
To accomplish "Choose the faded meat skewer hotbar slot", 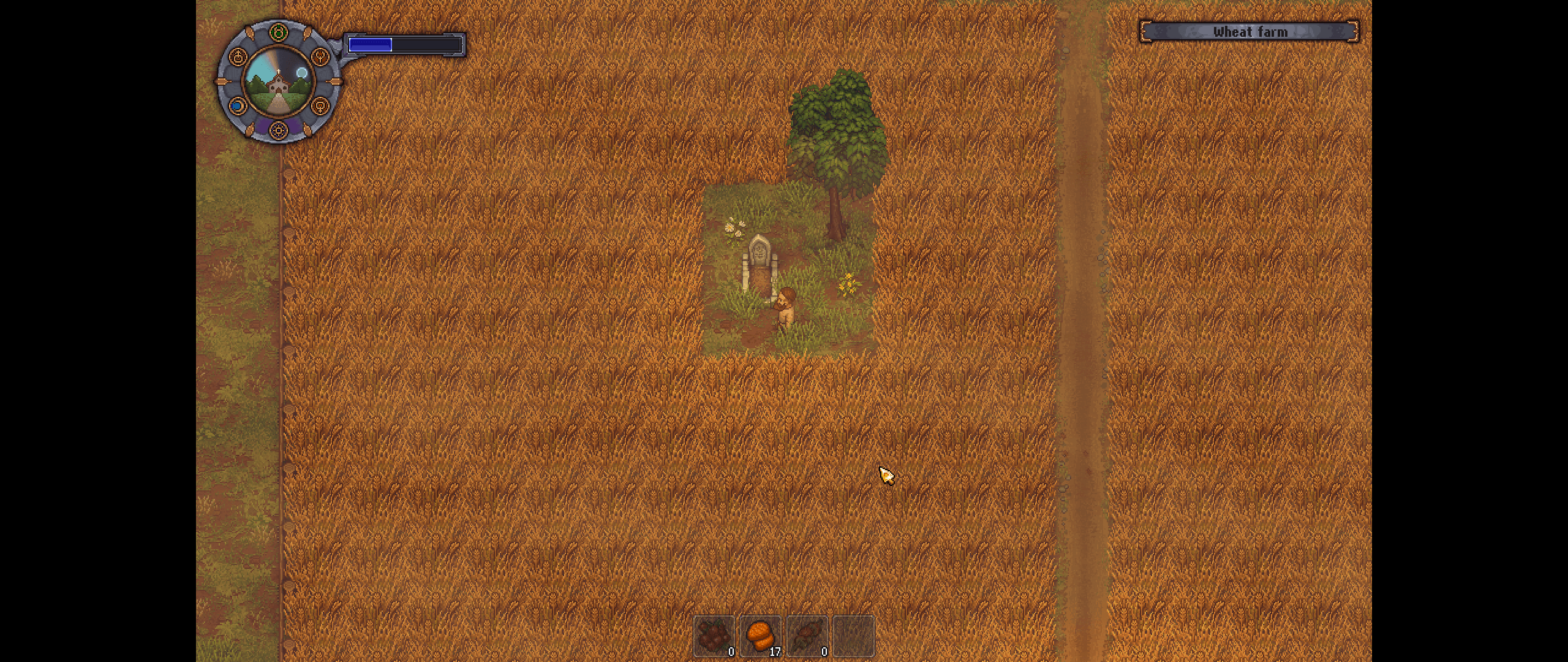I will coord(807,636).
